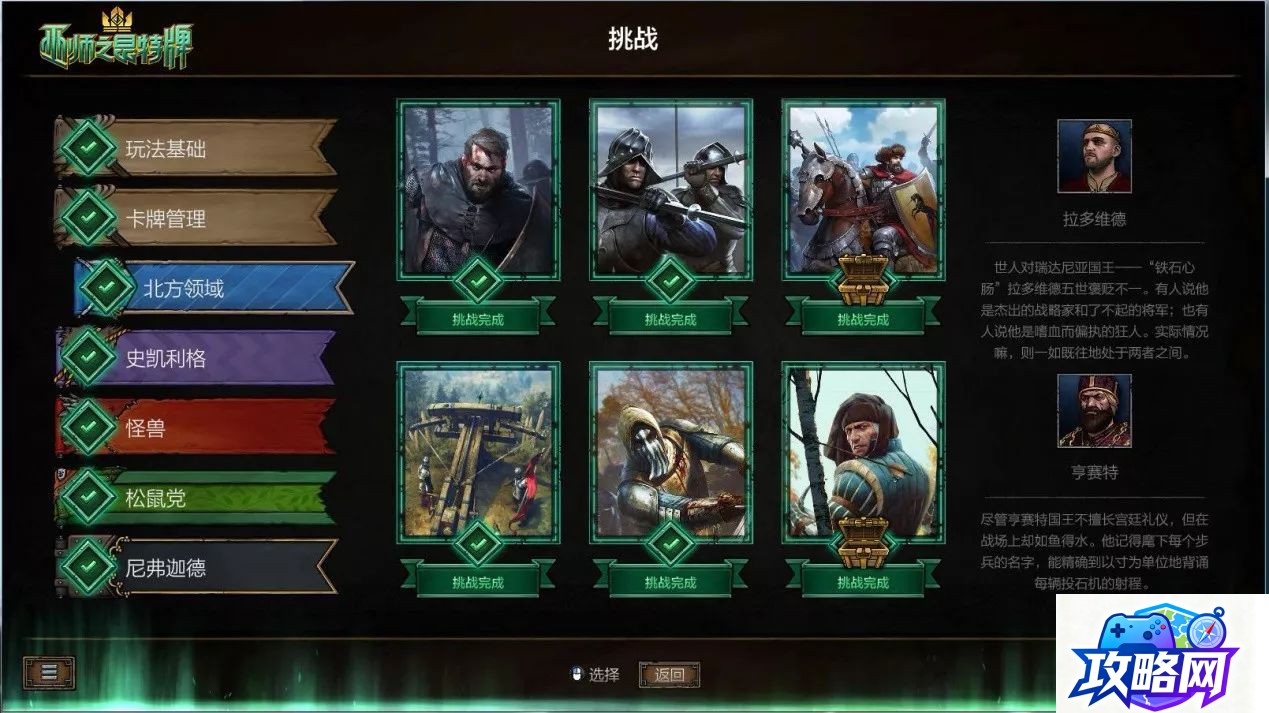Open the hamburger menu button
Image resolution: width=1269 pixels, height=713 pixels.
49,673
